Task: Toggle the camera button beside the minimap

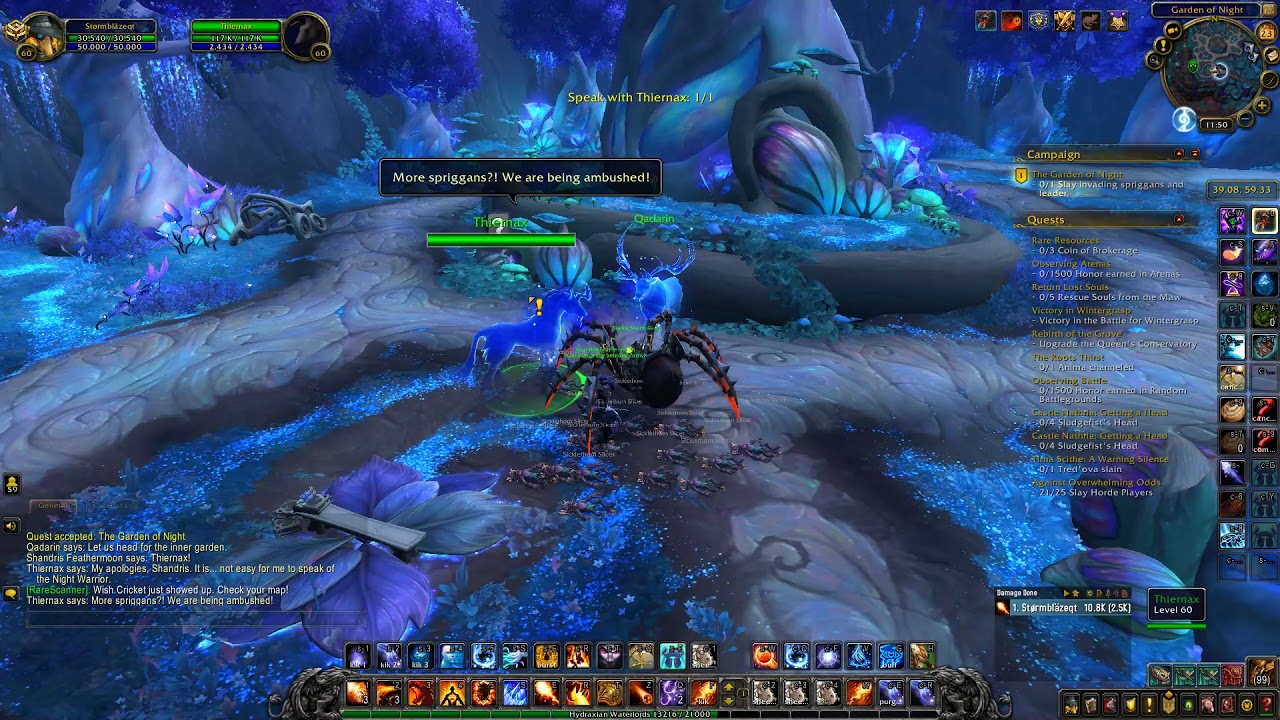Action: click(1172, 30)
